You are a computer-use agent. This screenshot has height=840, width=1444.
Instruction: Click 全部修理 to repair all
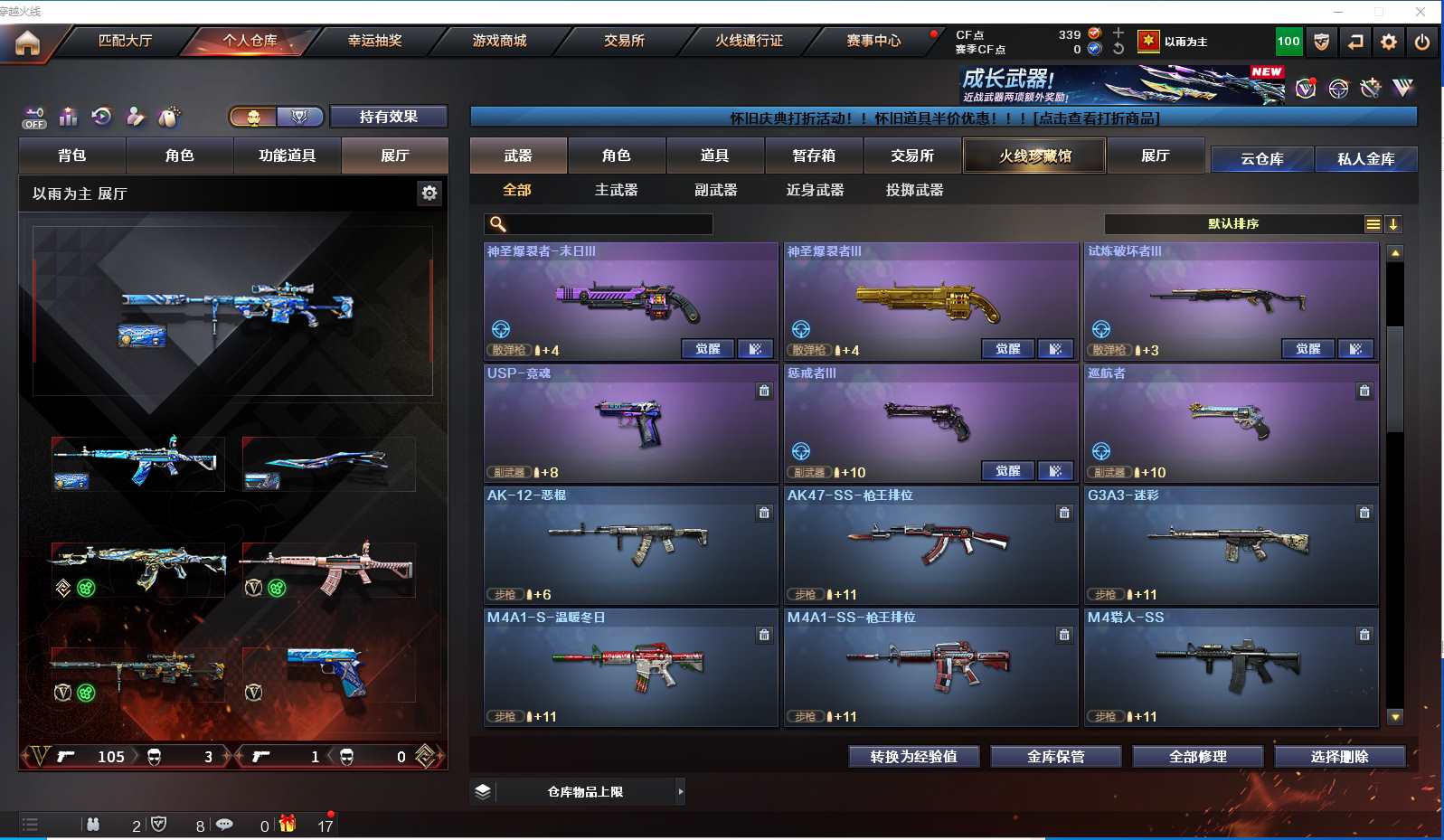(x=1197, y=757)
